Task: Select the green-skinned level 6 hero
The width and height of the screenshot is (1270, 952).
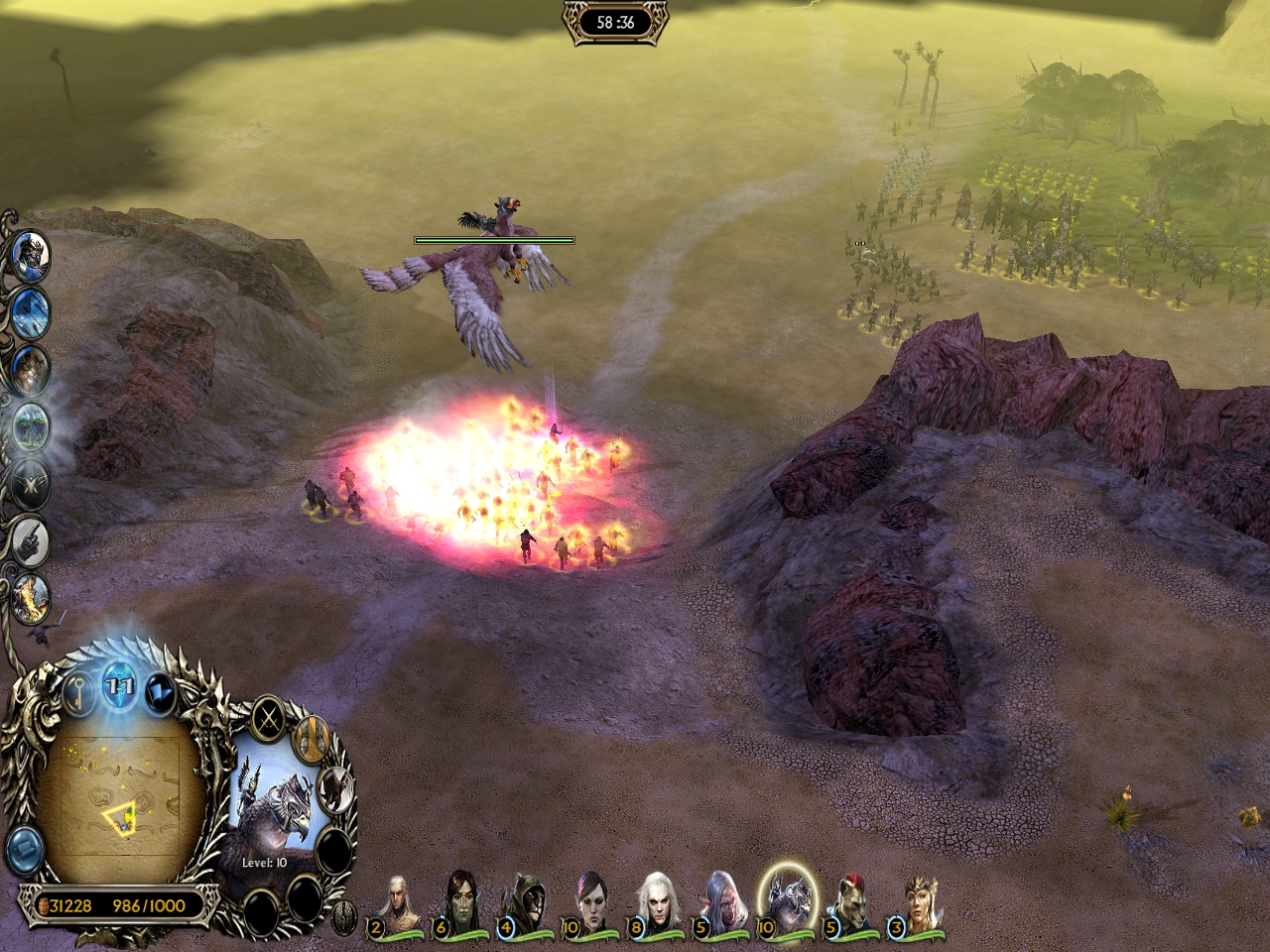Action: (x=460, y=902)
